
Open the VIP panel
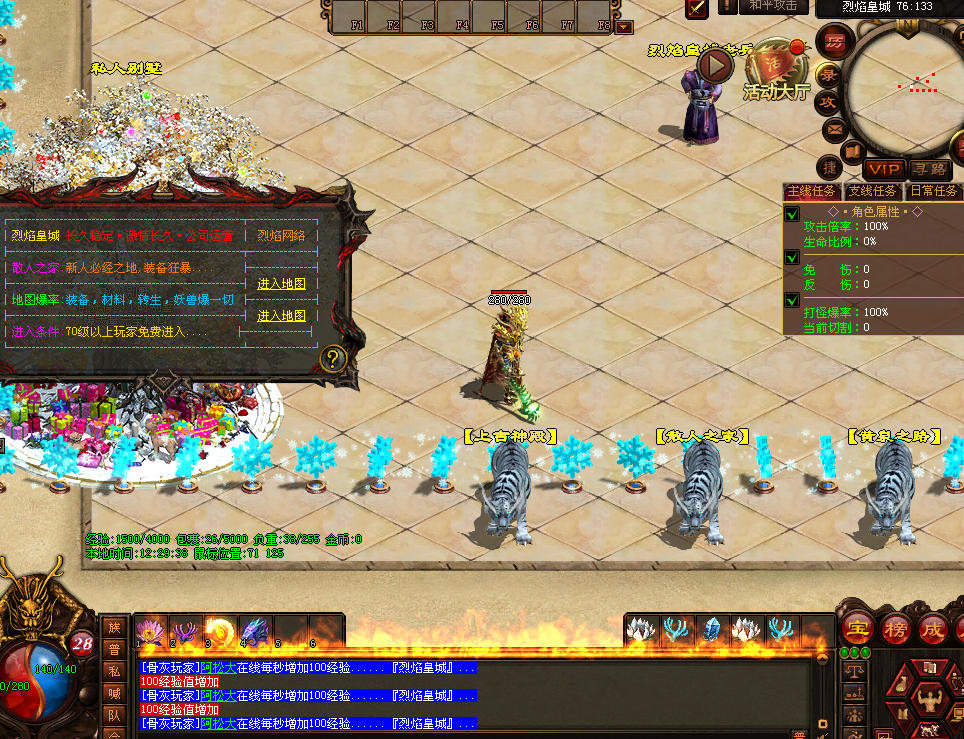coord(884,169)
